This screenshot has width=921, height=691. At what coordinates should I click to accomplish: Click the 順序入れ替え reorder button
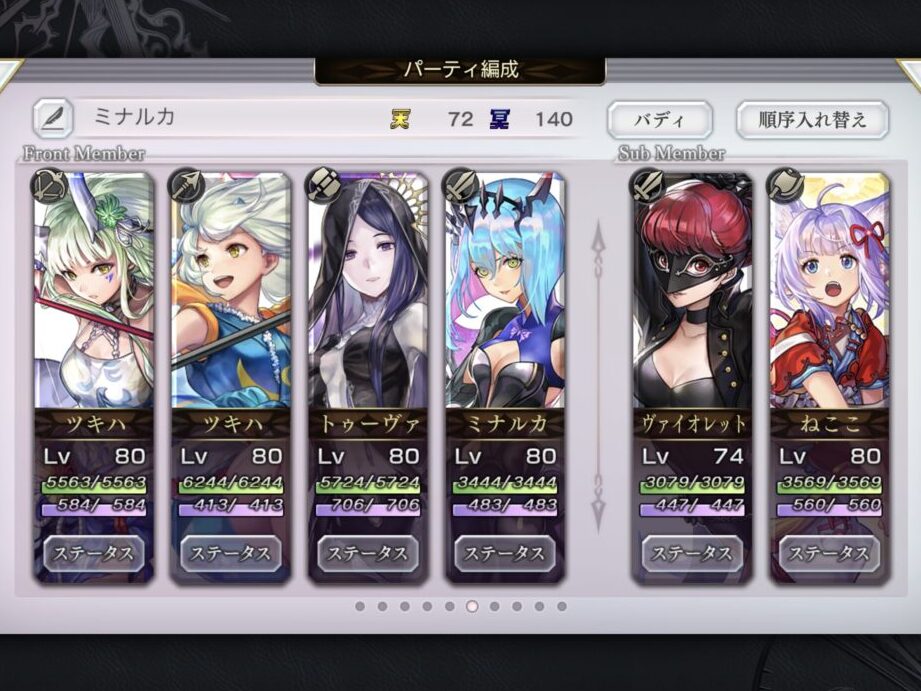tap(812, 120)
